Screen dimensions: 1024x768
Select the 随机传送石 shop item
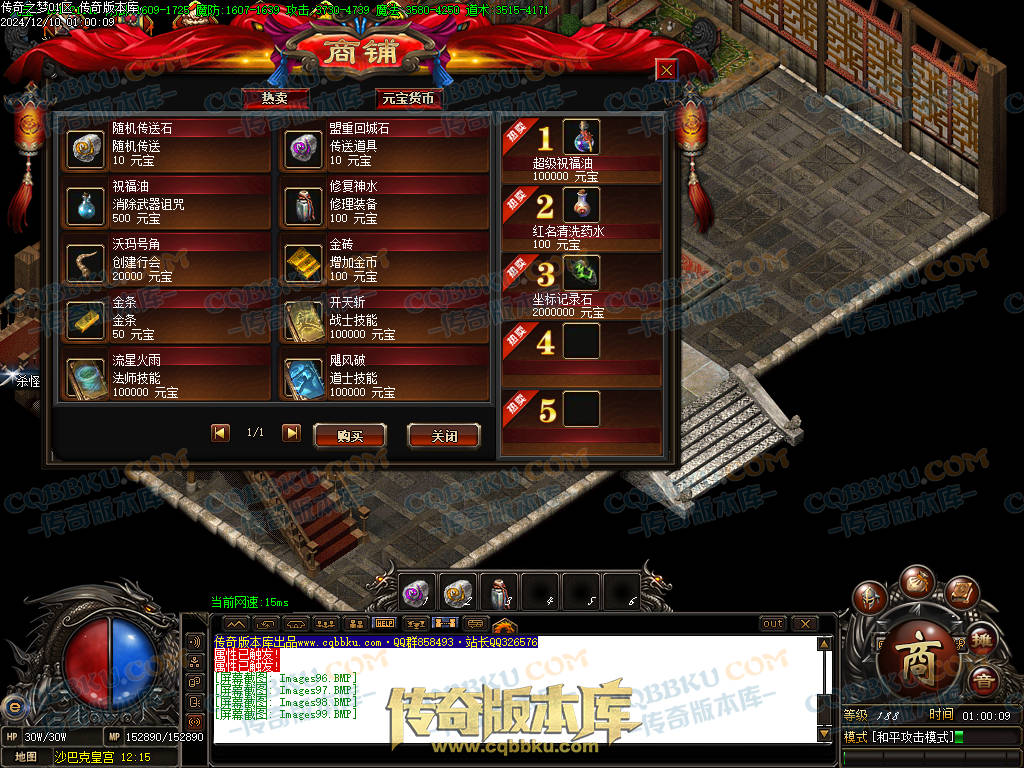tap(85, 148)
